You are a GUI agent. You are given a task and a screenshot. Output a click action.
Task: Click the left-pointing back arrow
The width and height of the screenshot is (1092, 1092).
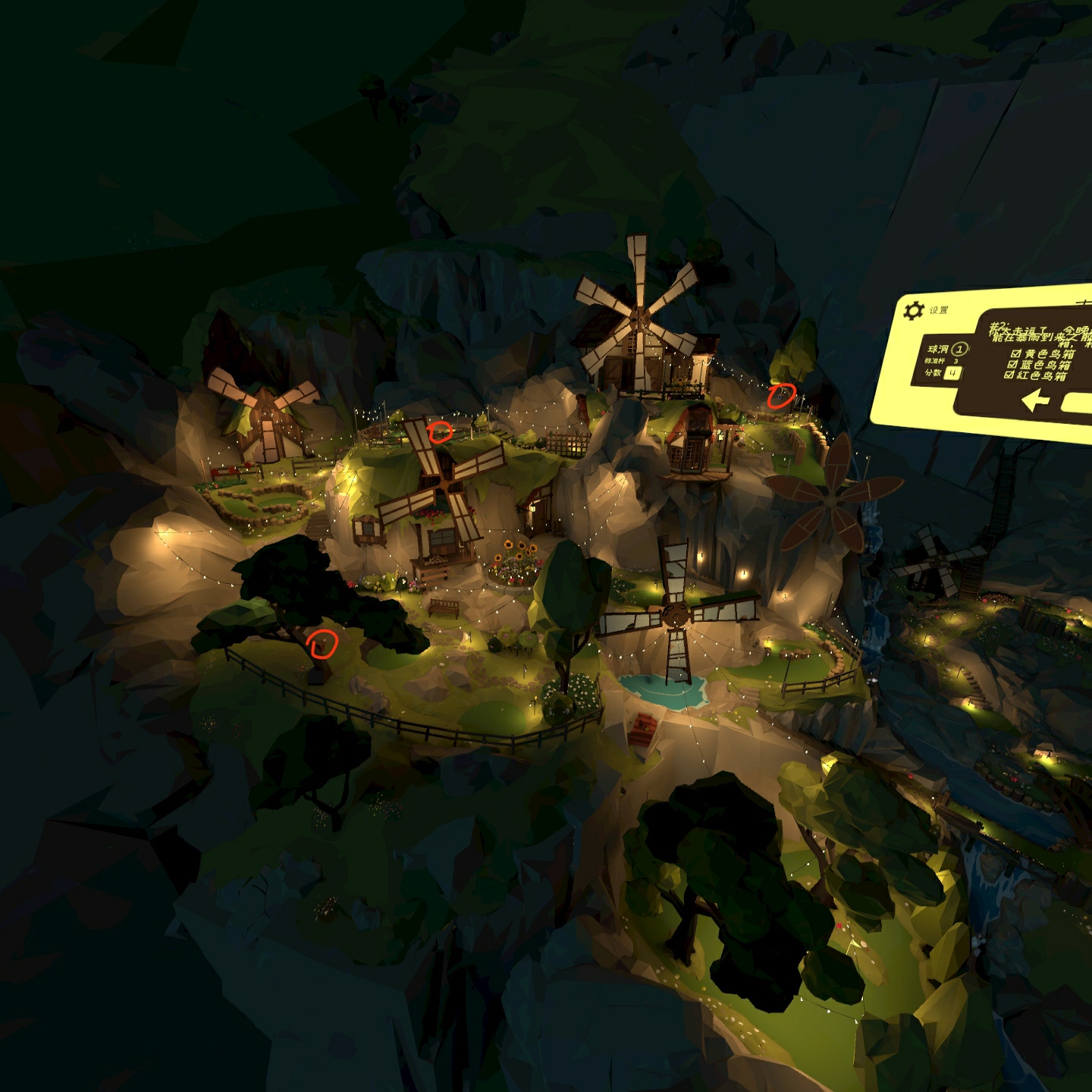pyautogui.click(x=1035, y=400)
